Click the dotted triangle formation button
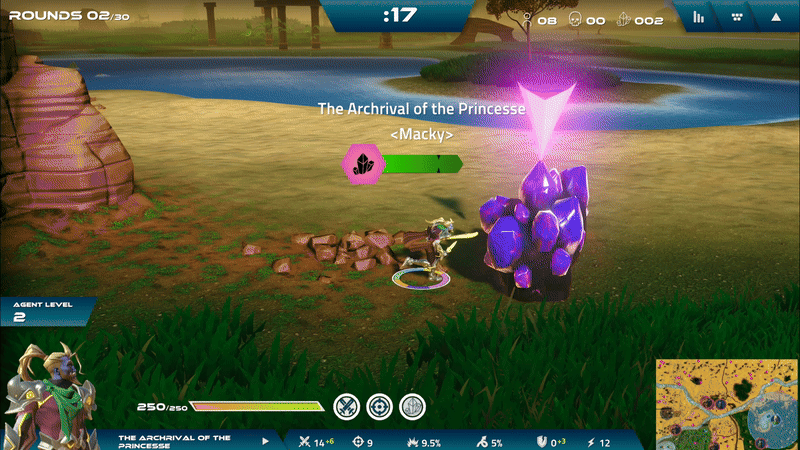800x450 pixels. [737, 17]
